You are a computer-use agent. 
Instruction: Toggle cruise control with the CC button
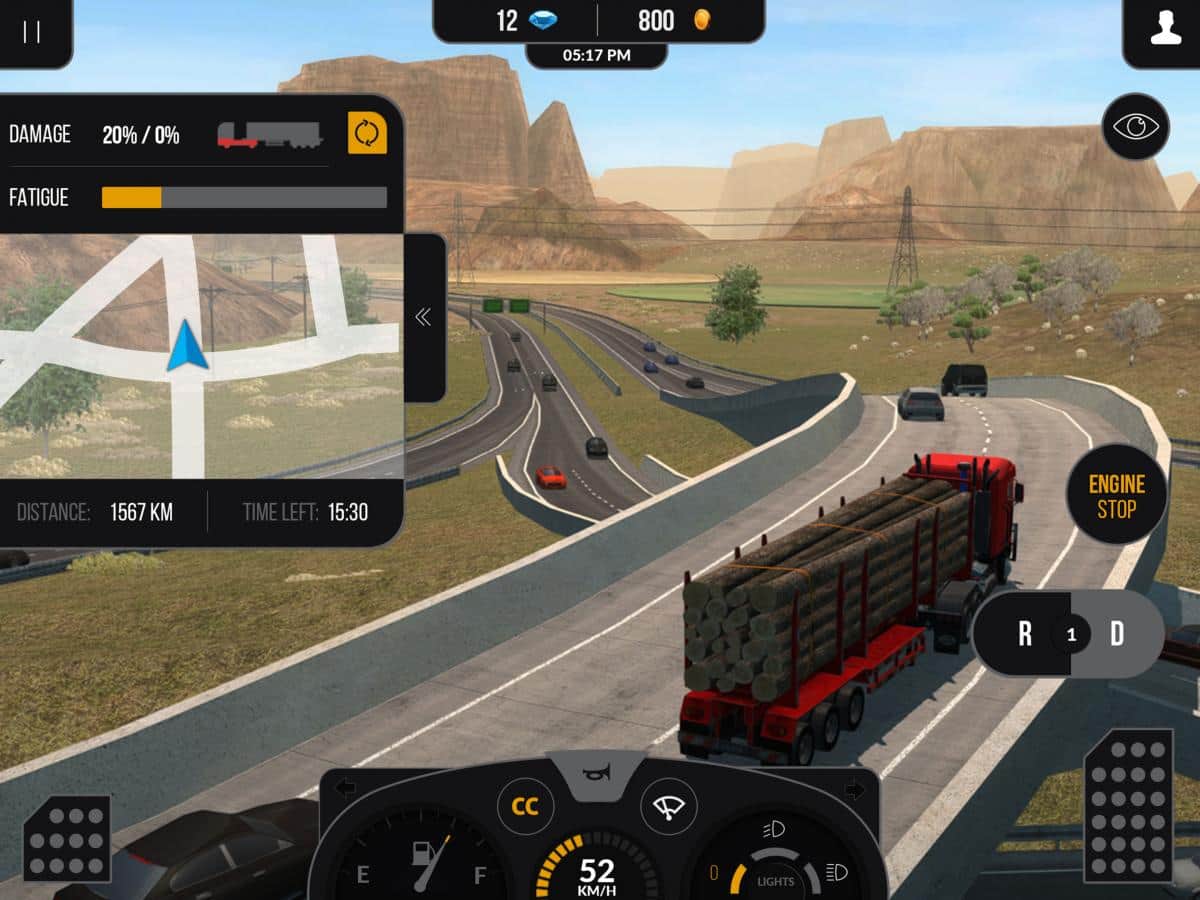(x=525, y=806)
